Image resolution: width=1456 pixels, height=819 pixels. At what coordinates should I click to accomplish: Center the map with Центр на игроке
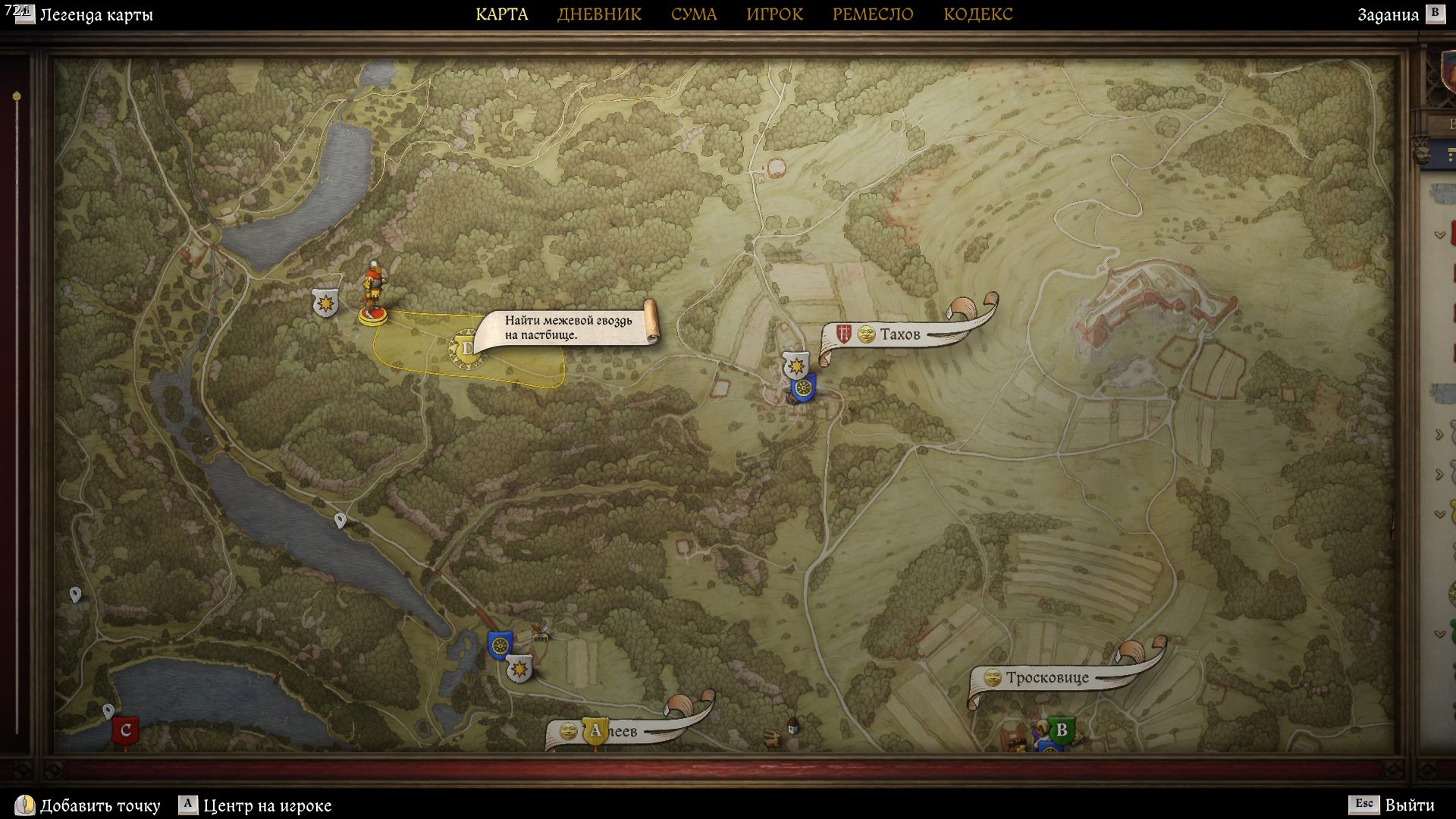pos(267,805)
